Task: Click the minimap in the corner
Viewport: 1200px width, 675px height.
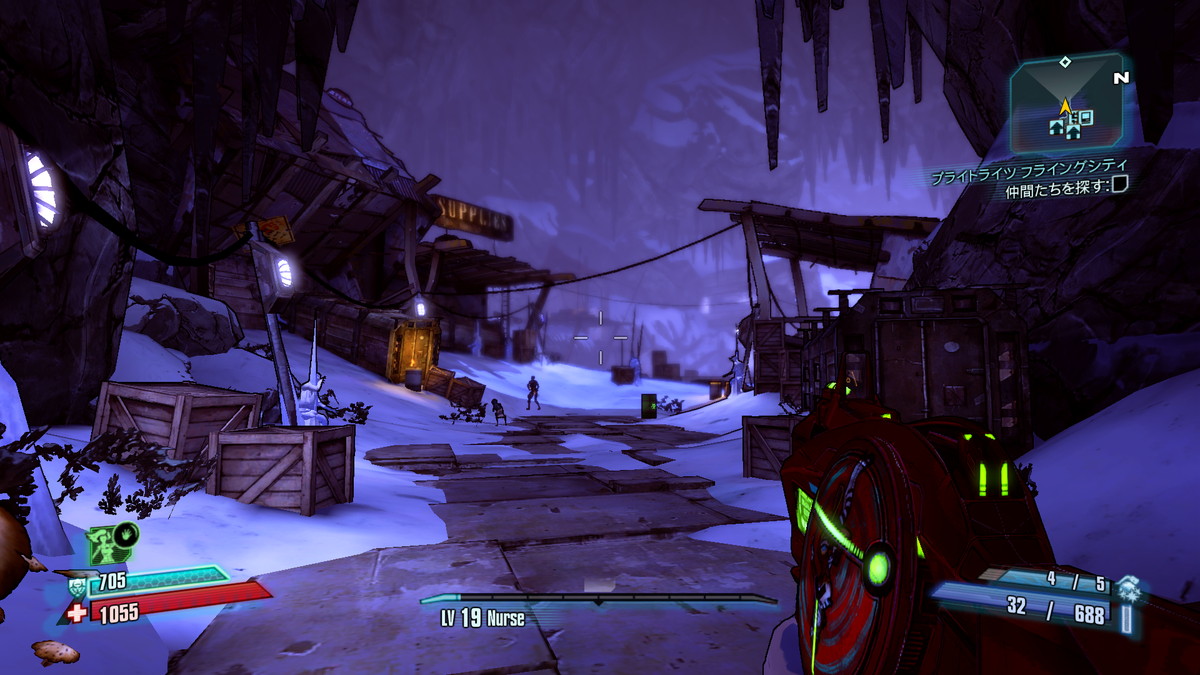Action: pos(1066,104)
